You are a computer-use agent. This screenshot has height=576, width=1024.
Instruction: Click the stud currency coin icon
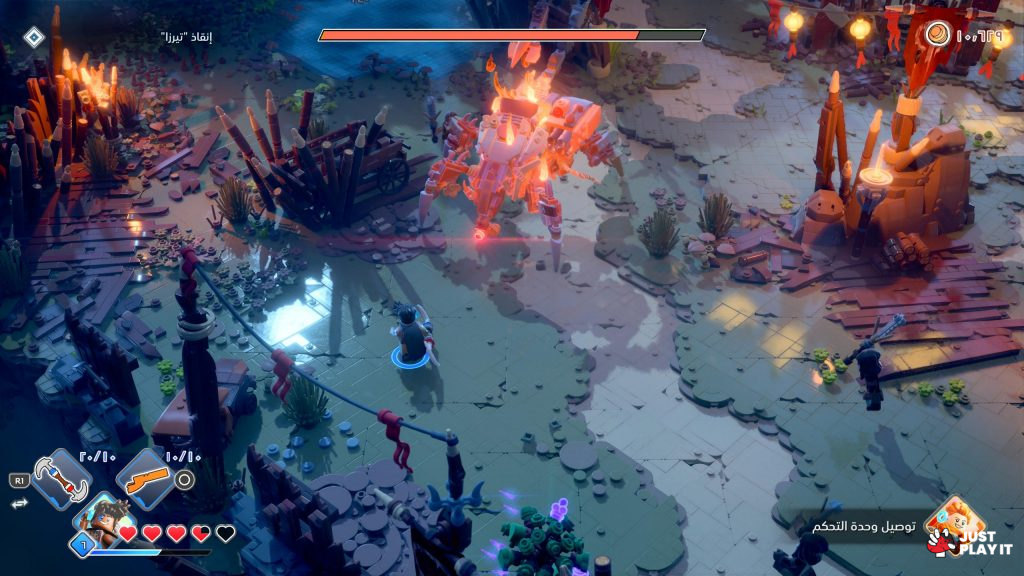point(937,34)
